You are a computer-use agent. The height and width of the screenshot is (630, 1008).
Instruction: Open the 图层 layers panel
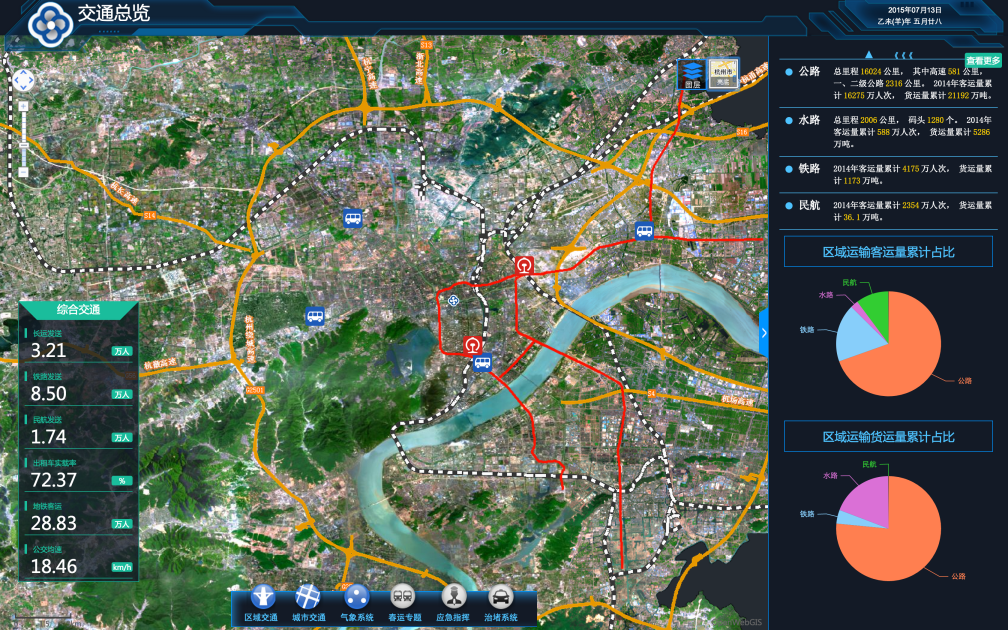pyautogui.click(x=692, y=73)
